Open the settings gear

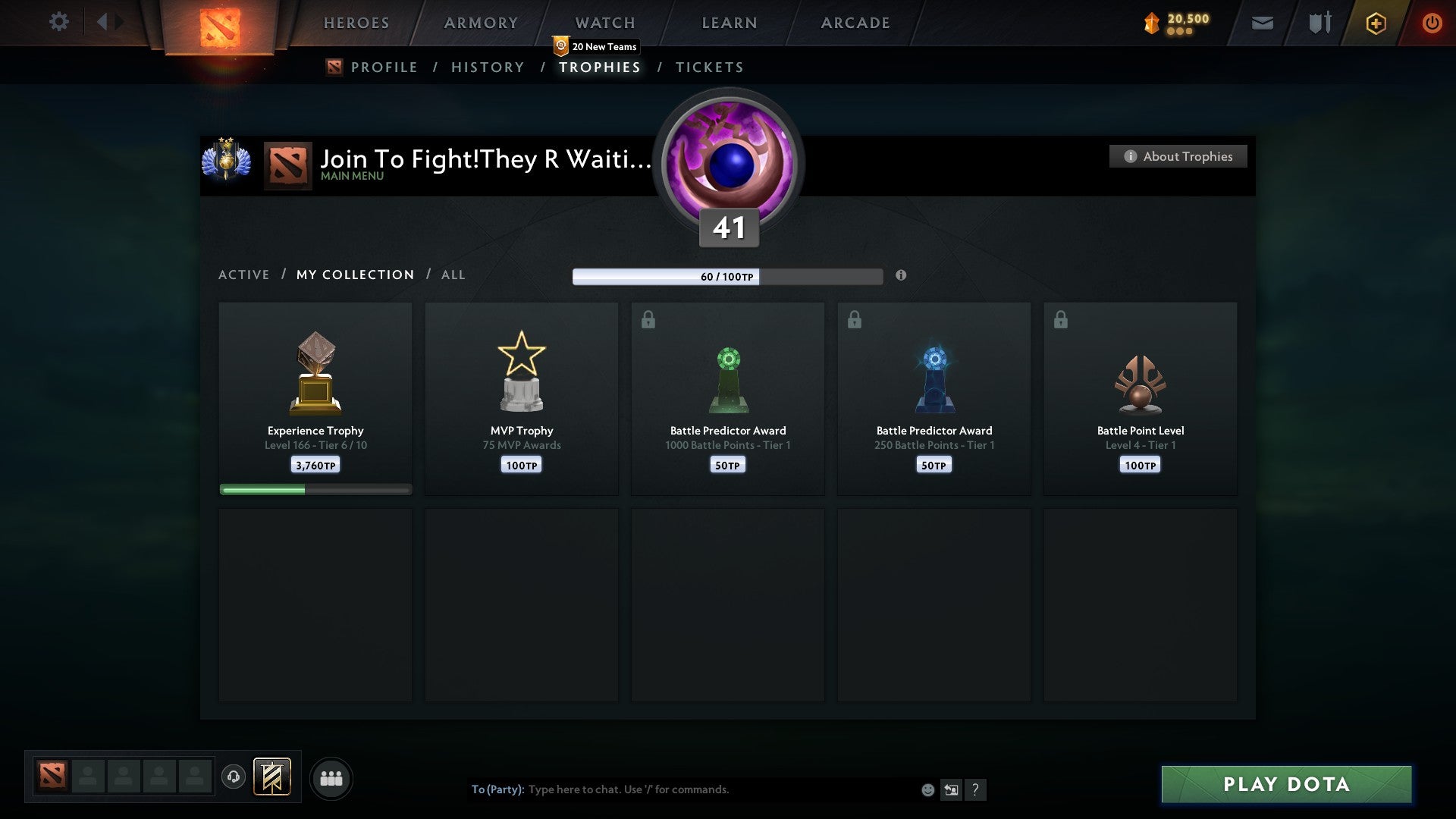pyautogui.click(x=59, y=22)
